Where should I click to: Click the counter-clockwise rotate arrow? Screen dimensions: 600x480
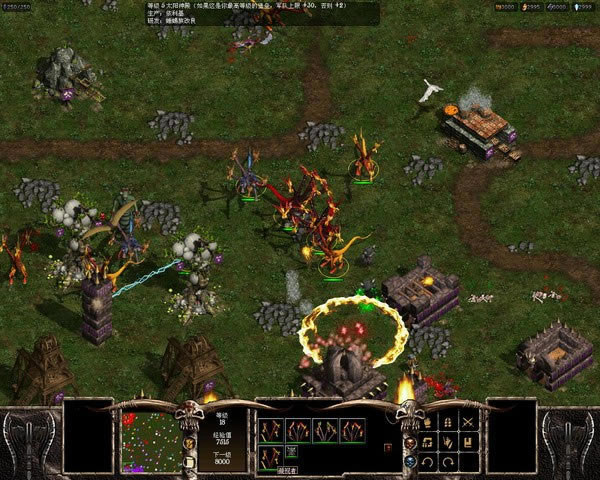427,462
